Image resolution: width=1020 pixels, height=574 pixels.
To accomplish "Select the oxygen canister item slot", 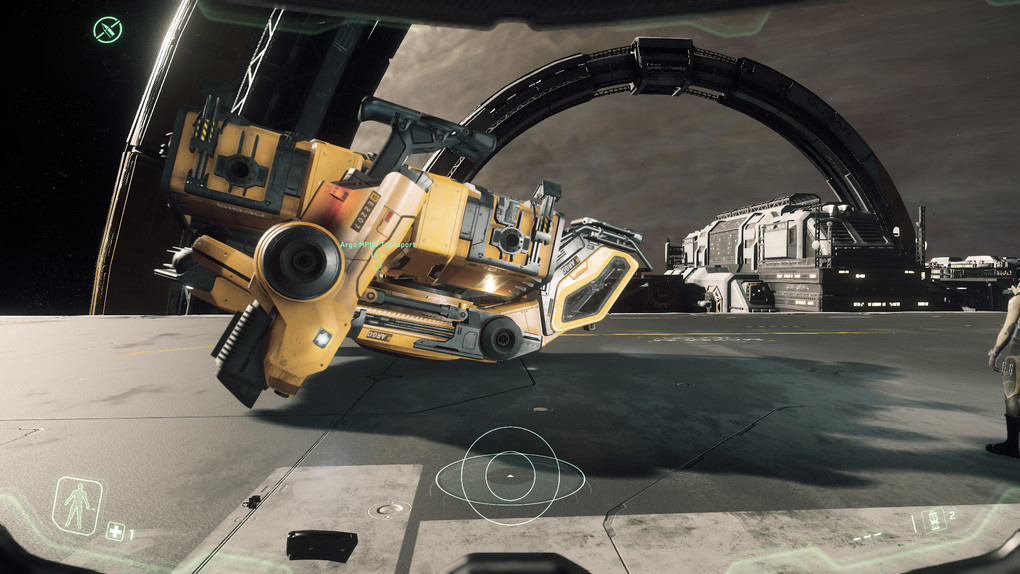I will coord(933,519).
